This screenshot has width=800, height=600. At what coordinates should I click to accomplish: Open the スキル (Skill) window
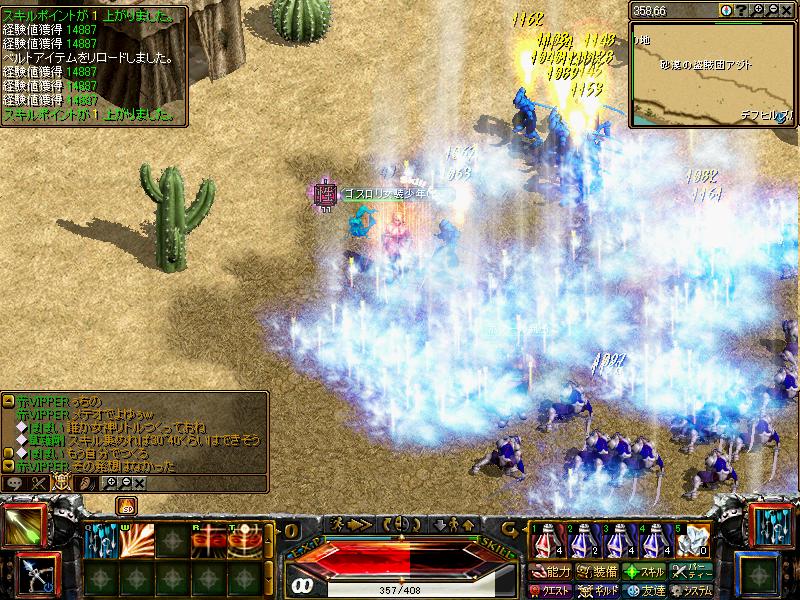click(x=644, y=572)
